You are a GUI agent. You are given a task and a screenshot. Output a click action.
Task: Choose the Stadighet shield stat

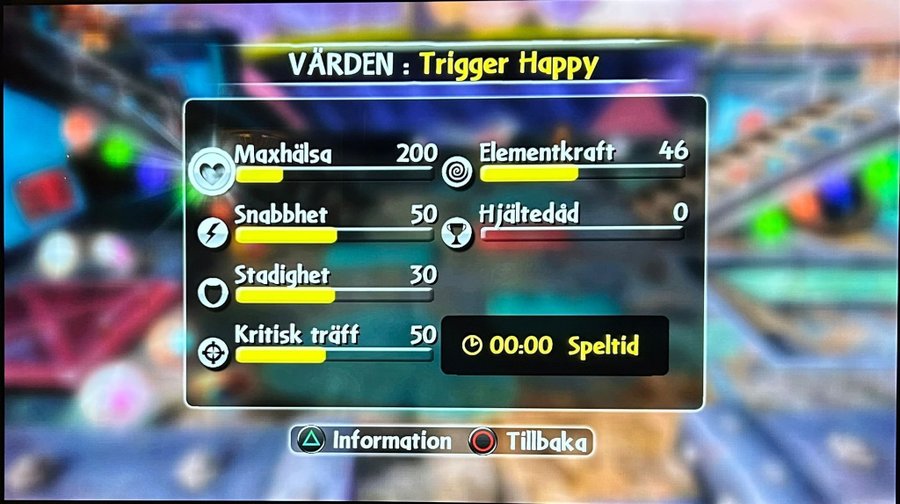(x=215, y=292)
